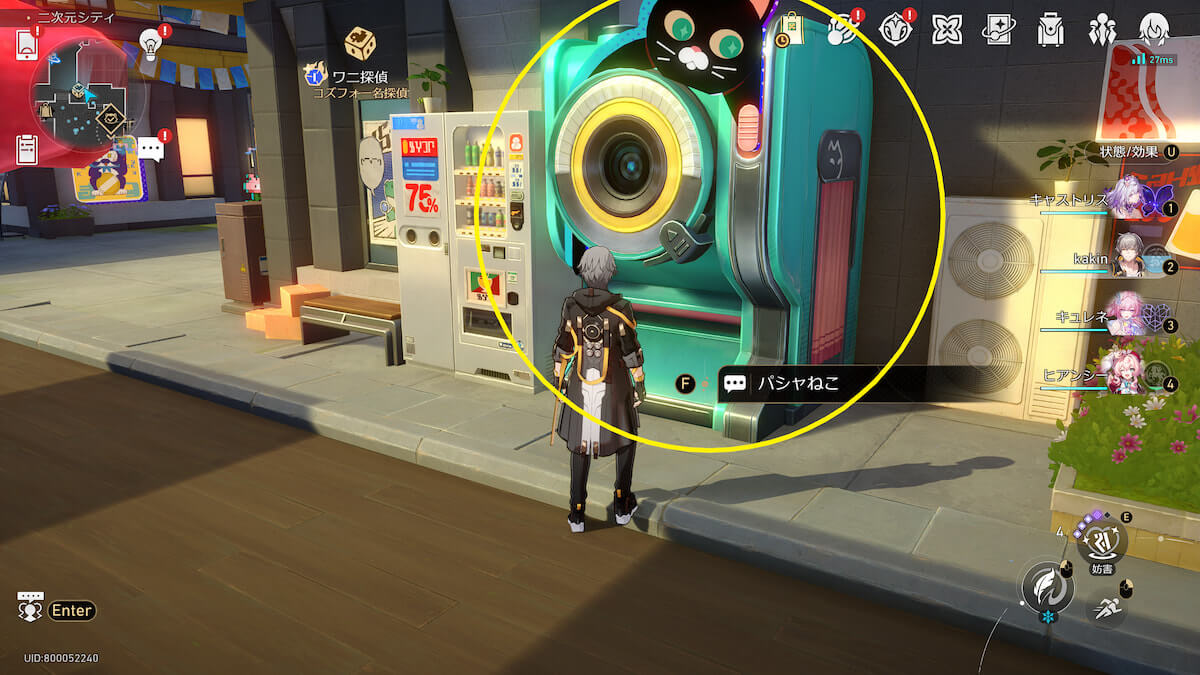Open the shopping bag store icon
Image resolution: width=1200 pixels, height=675 pixels.
tap(790, 29)
